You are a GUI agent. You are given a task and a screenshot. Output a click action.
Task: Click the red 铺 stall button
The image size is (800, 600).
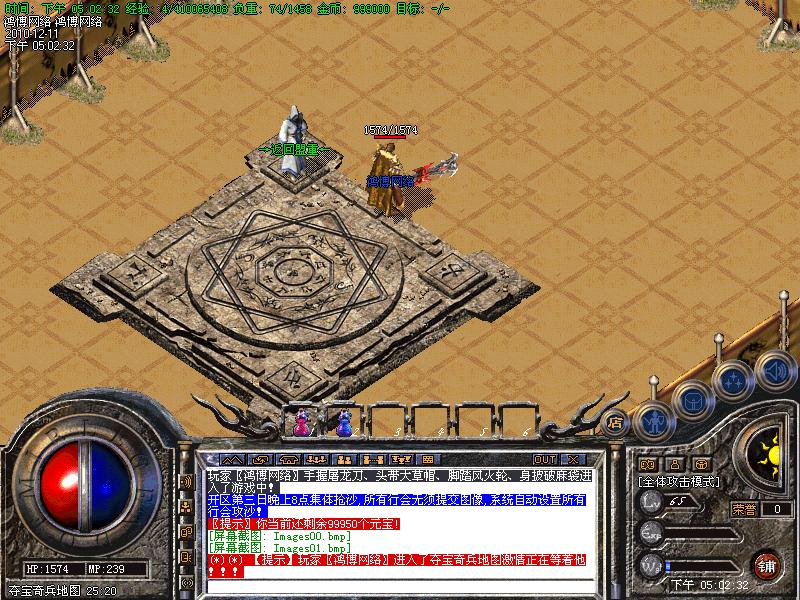(x=767, y=563)
